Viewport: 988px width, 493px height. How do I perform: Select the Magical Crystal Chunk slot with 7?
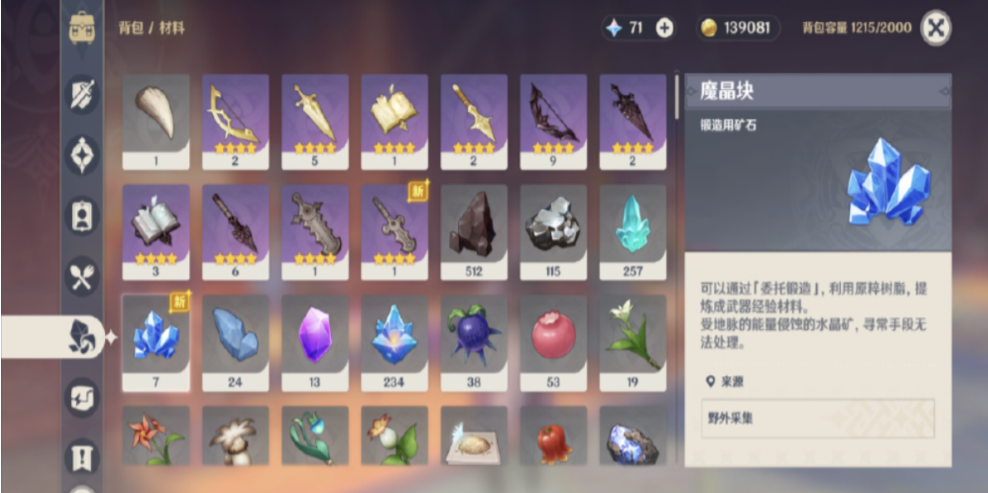(155, 340)
